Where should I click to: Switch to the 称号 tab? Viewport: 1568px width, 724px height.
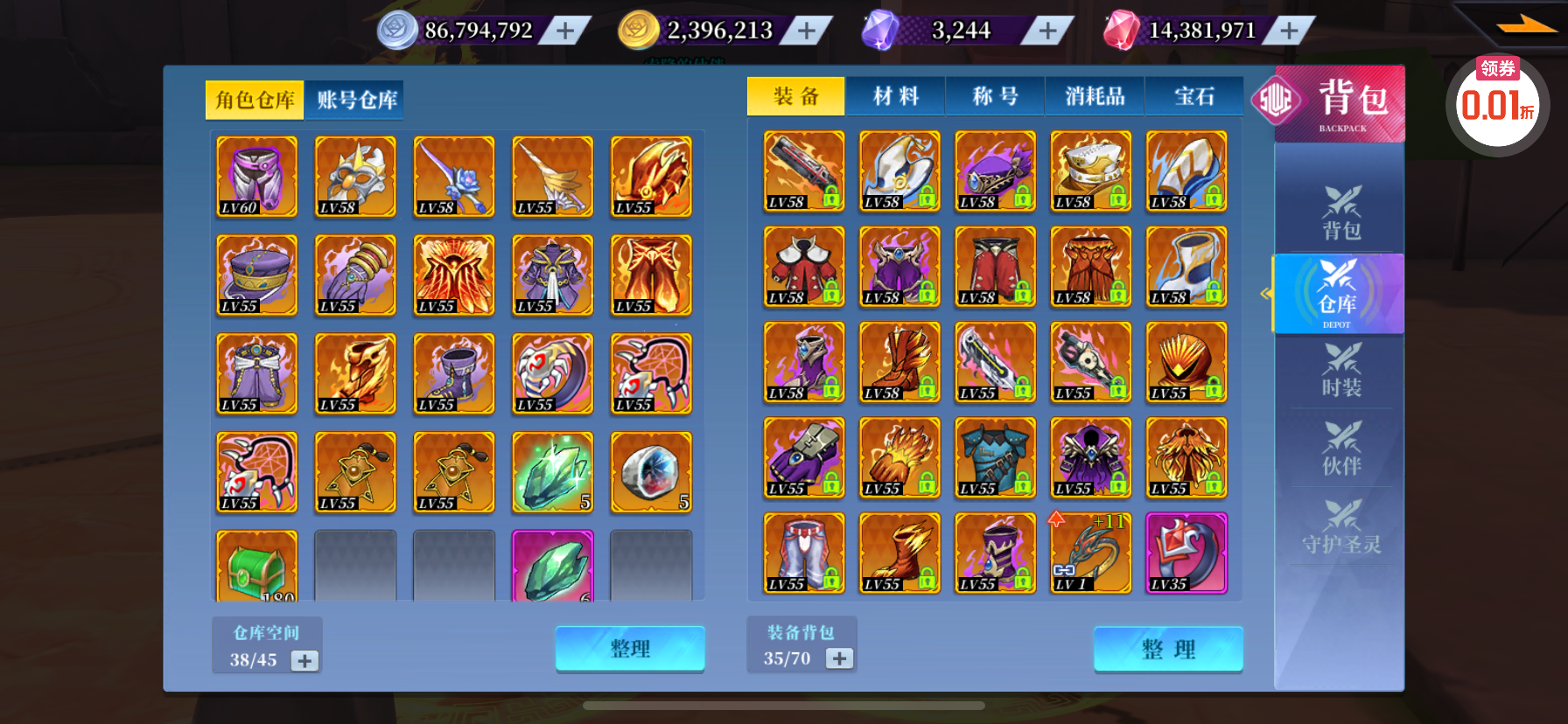pos(995,96)
